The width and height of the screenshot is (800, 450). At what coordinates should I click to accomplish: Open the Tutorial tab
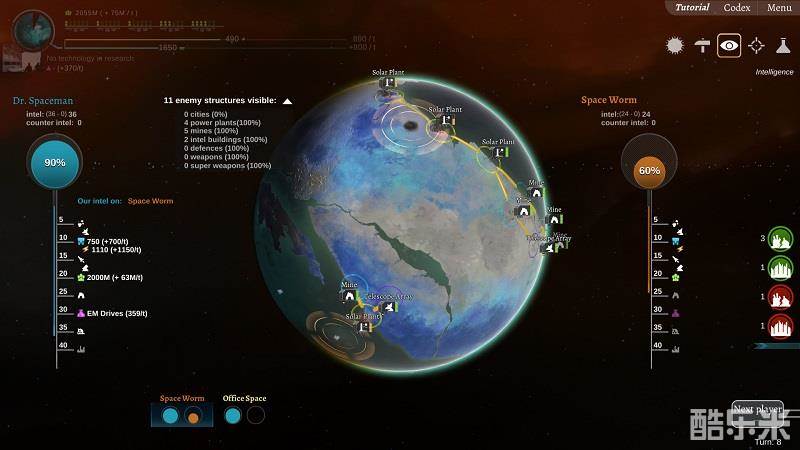click(692, 8)
